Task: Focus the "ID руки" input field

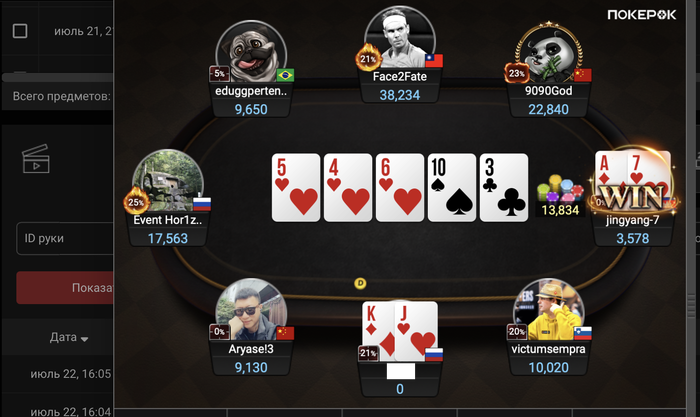Action: click(x=60, y=240)
